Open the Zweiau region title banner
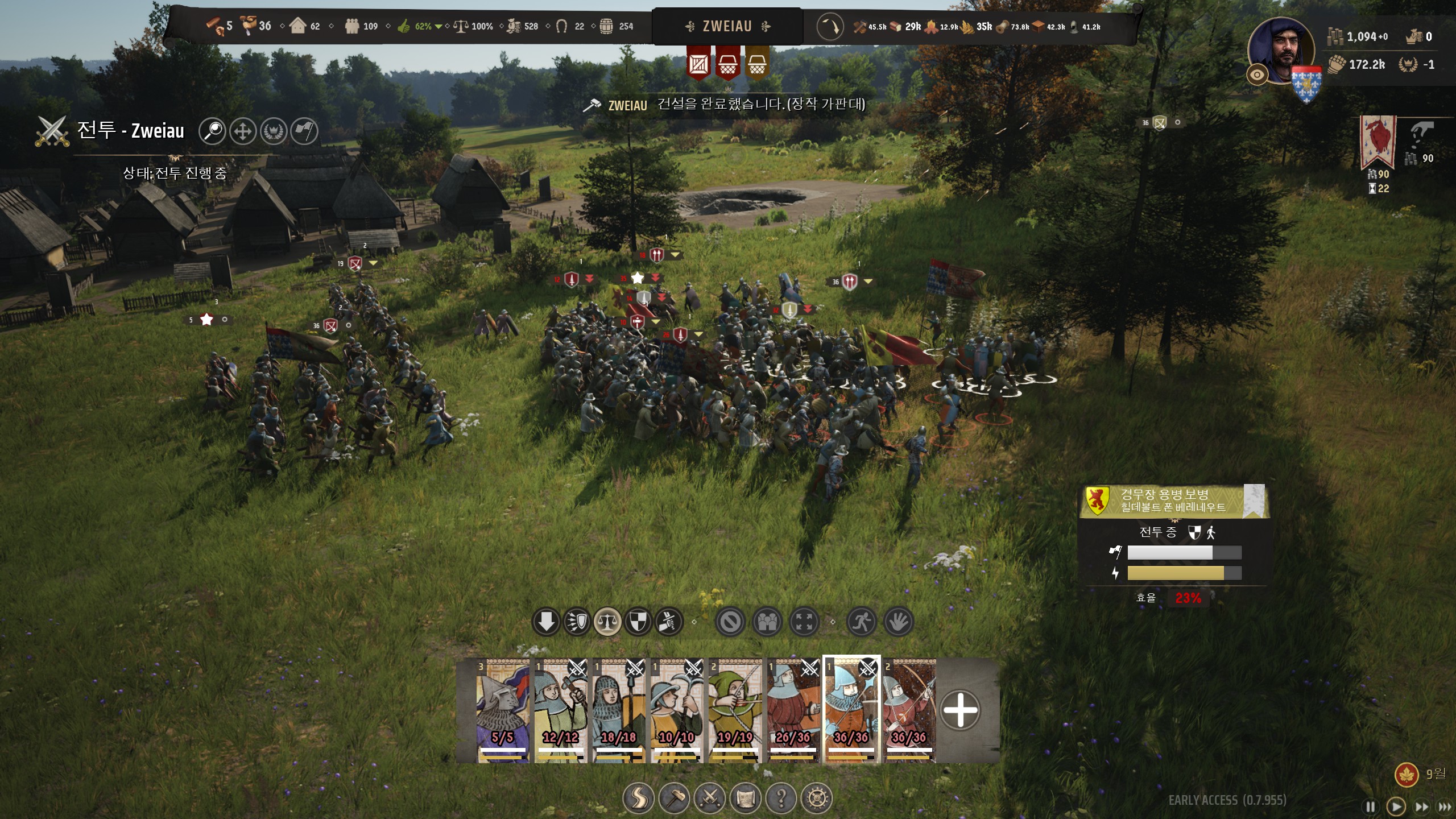This screenshot has height=819, width=1456. (727, 26)
